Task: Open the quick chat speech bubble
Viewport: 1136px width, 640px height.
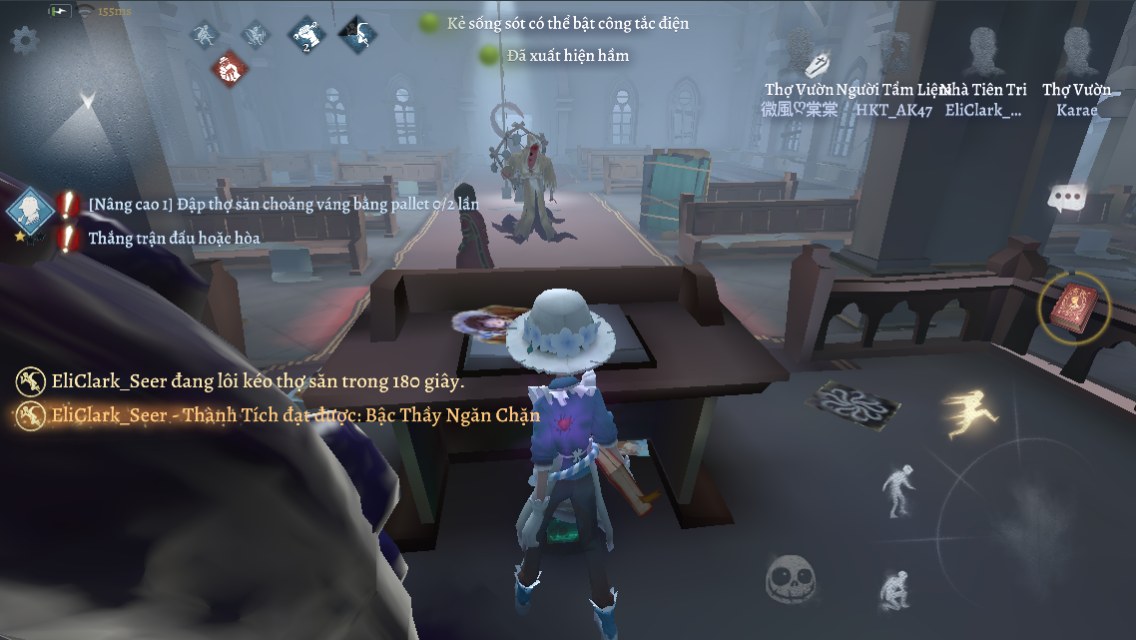Action: 1067,198
